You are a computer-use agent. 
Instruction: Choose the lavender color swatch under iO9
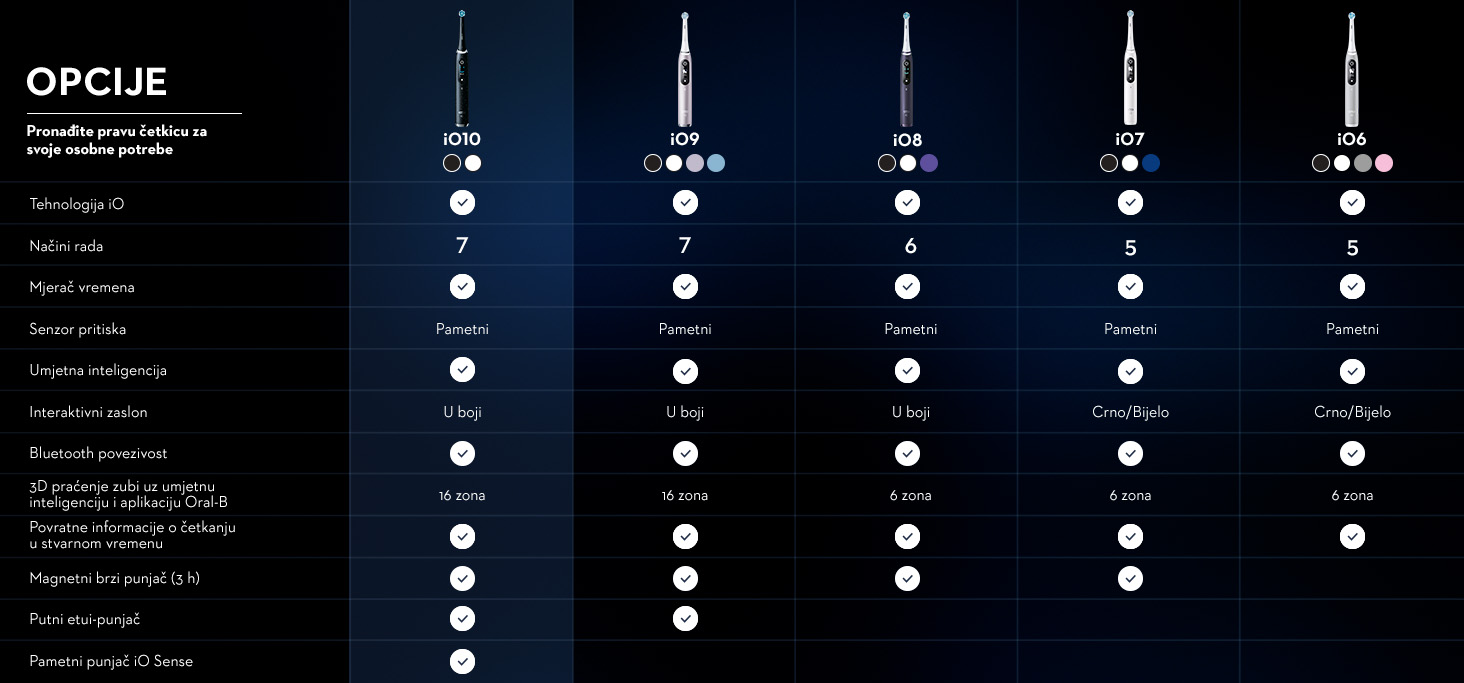[x=695, y=163]
